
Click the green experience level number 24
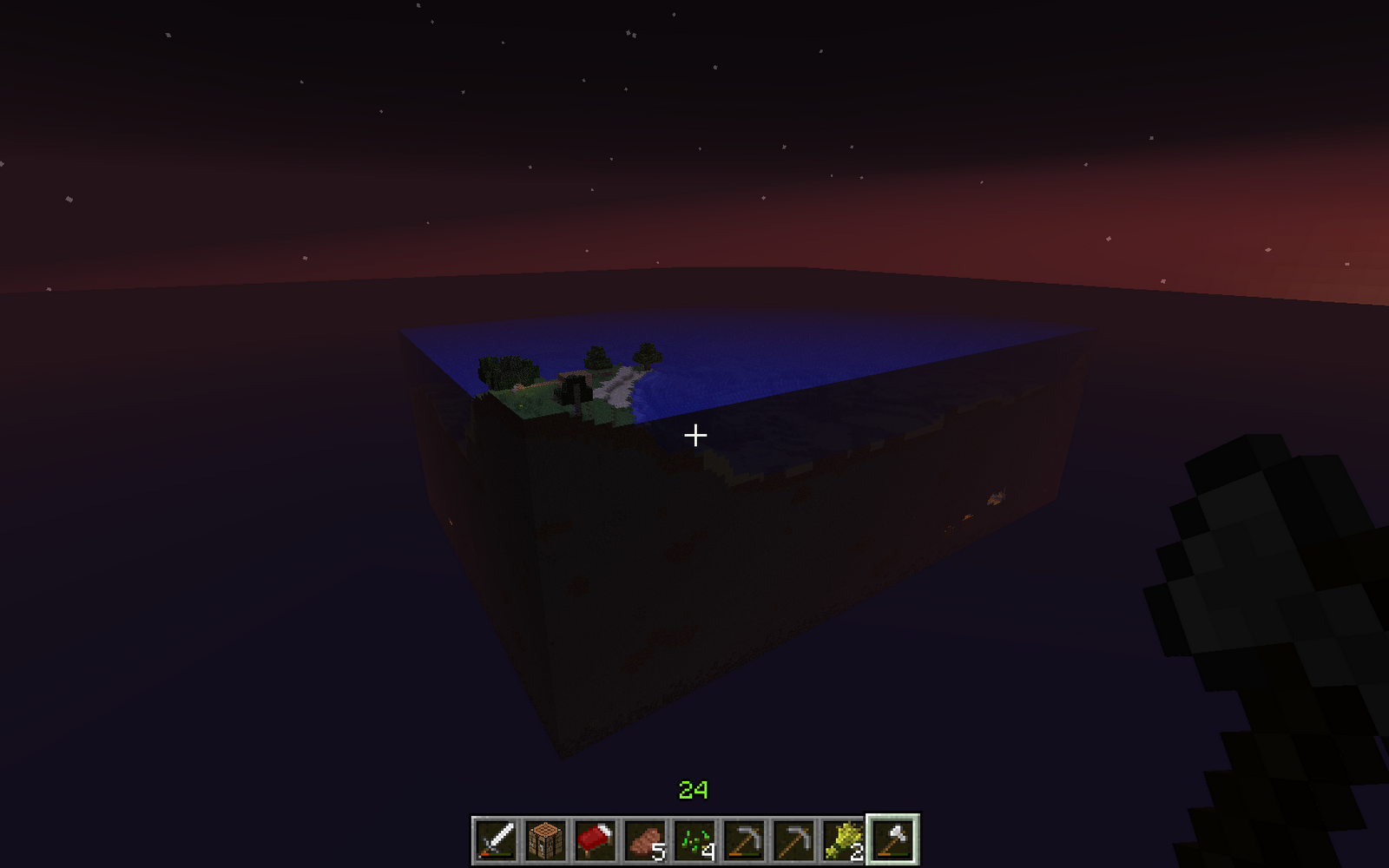[694, 791]
